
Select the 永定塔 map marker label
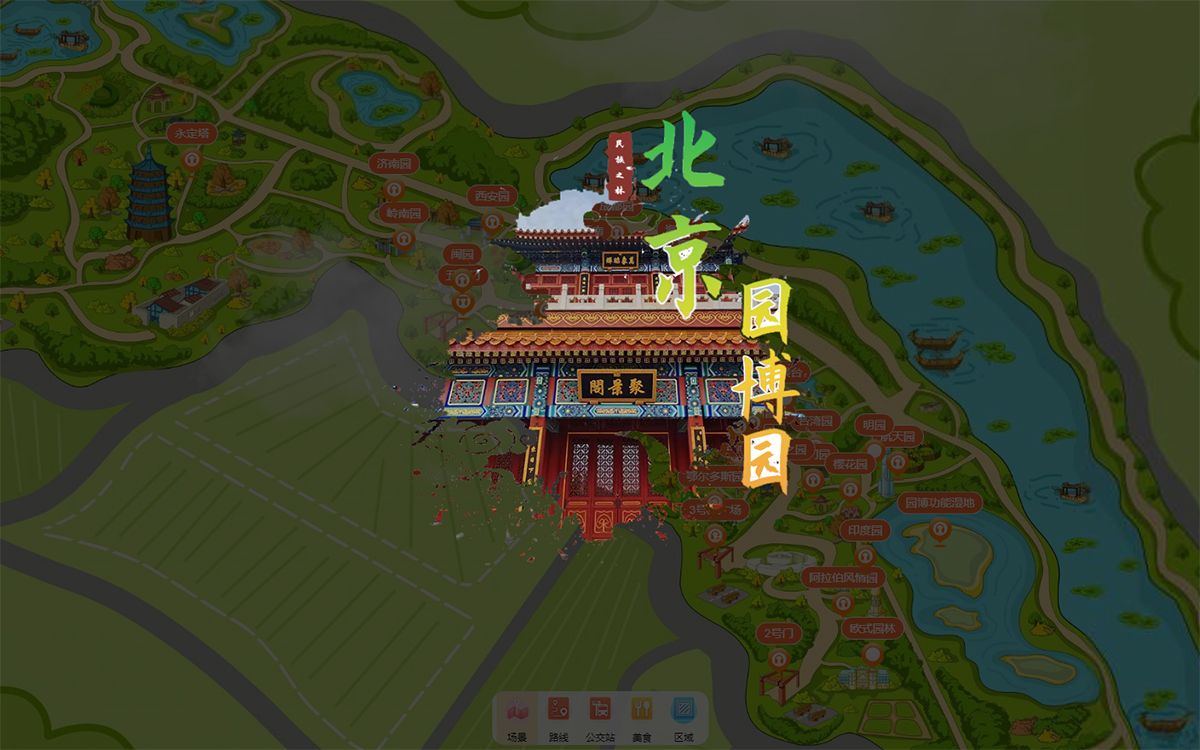pos(191,133)
